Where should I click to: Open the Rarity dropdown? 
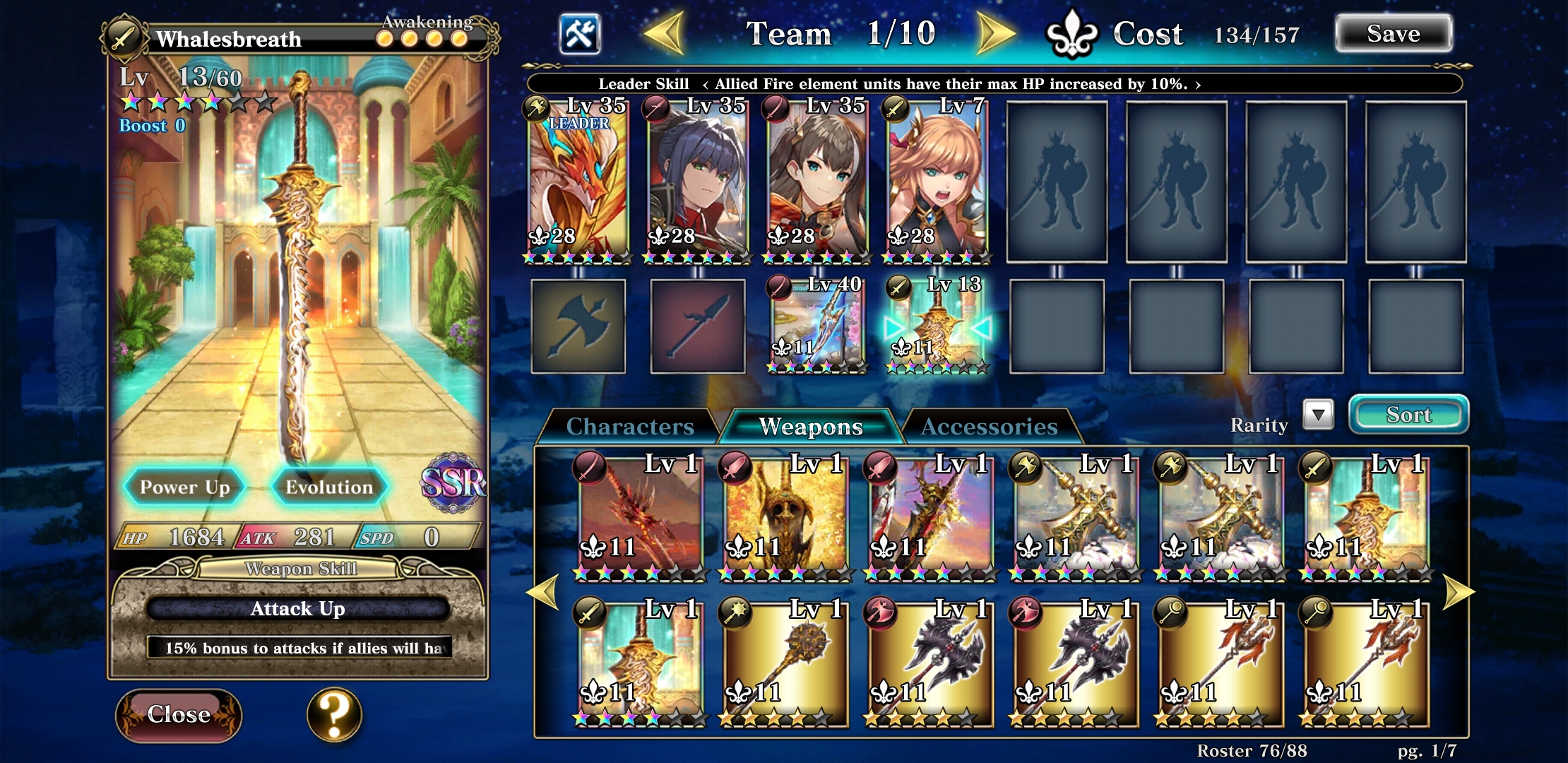[x=1318, y=416]
